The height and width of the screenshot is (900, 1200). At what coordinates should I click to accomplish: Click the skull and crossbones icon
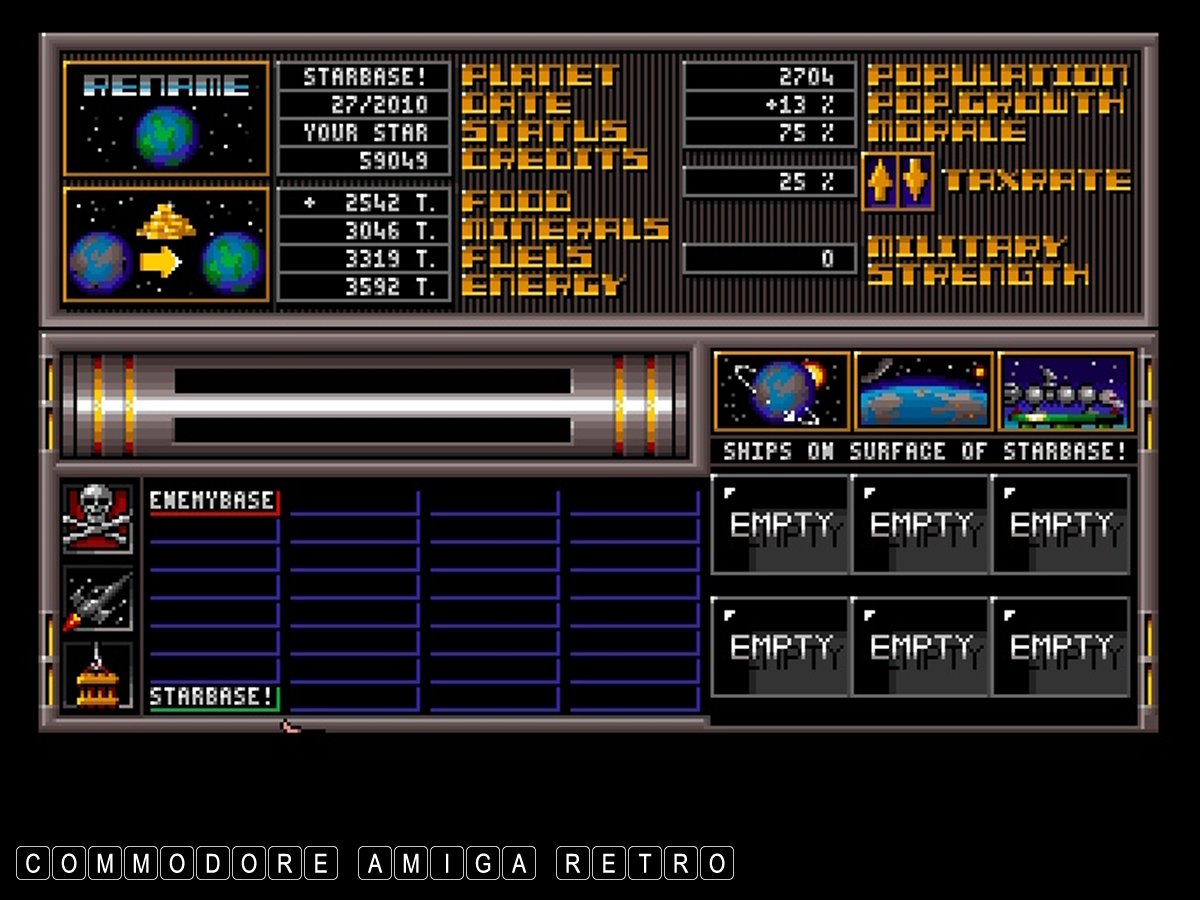pyautogui.click(x=97, y=518)
